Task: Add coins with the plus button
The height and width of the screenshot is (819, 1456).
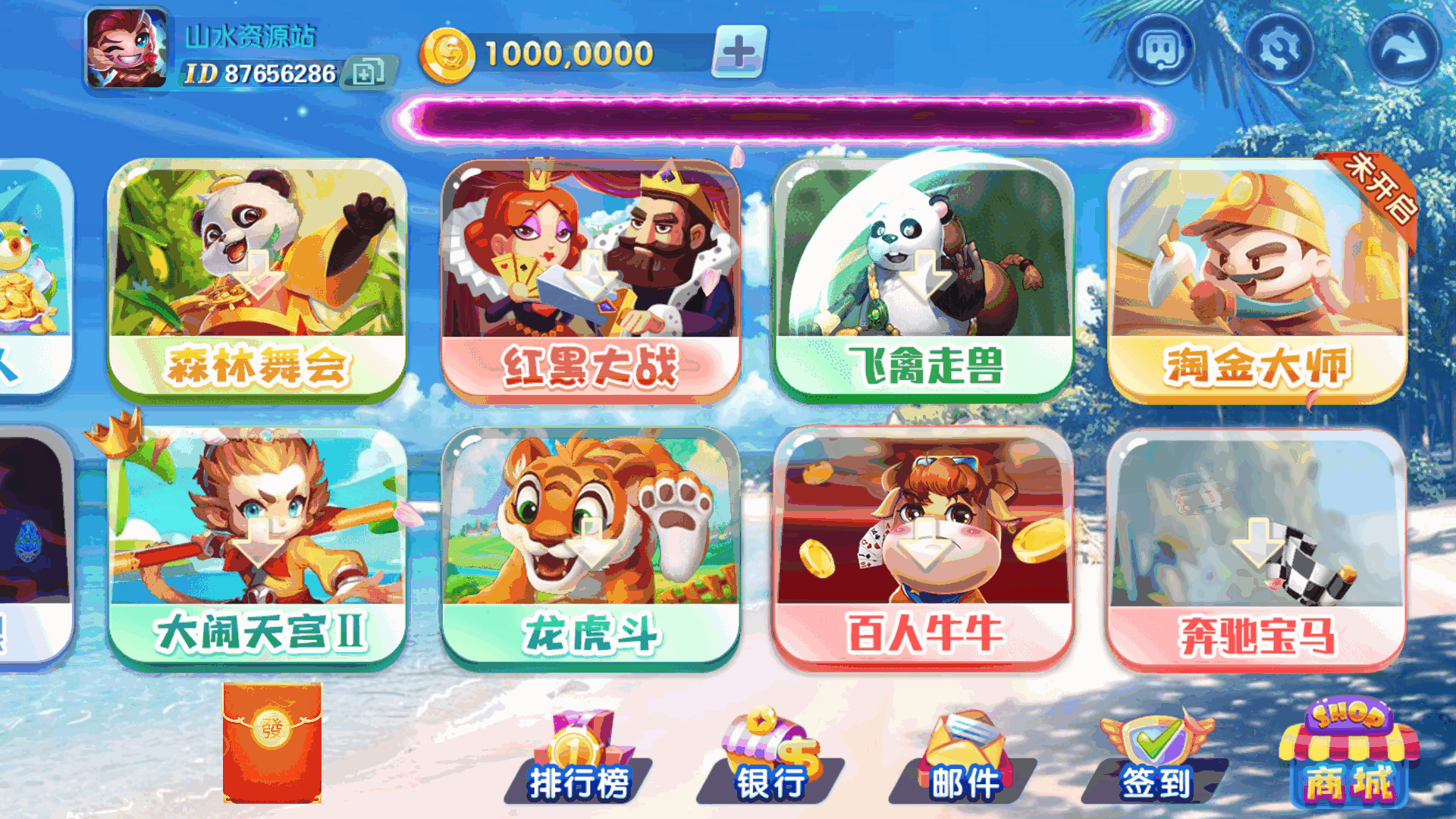Action: 738,53
